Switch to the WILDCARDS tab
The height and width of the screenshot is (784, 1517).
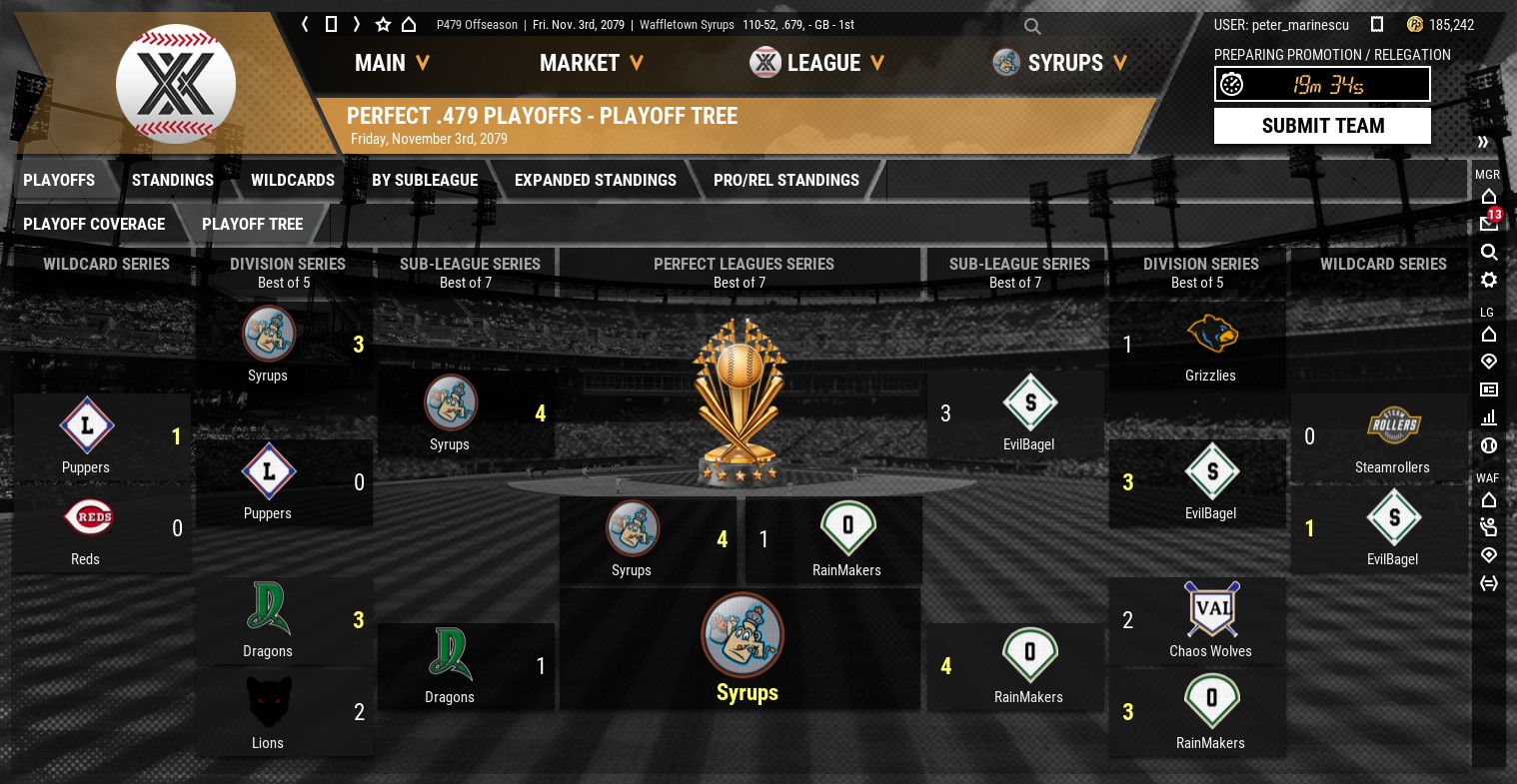click(293, 180)
